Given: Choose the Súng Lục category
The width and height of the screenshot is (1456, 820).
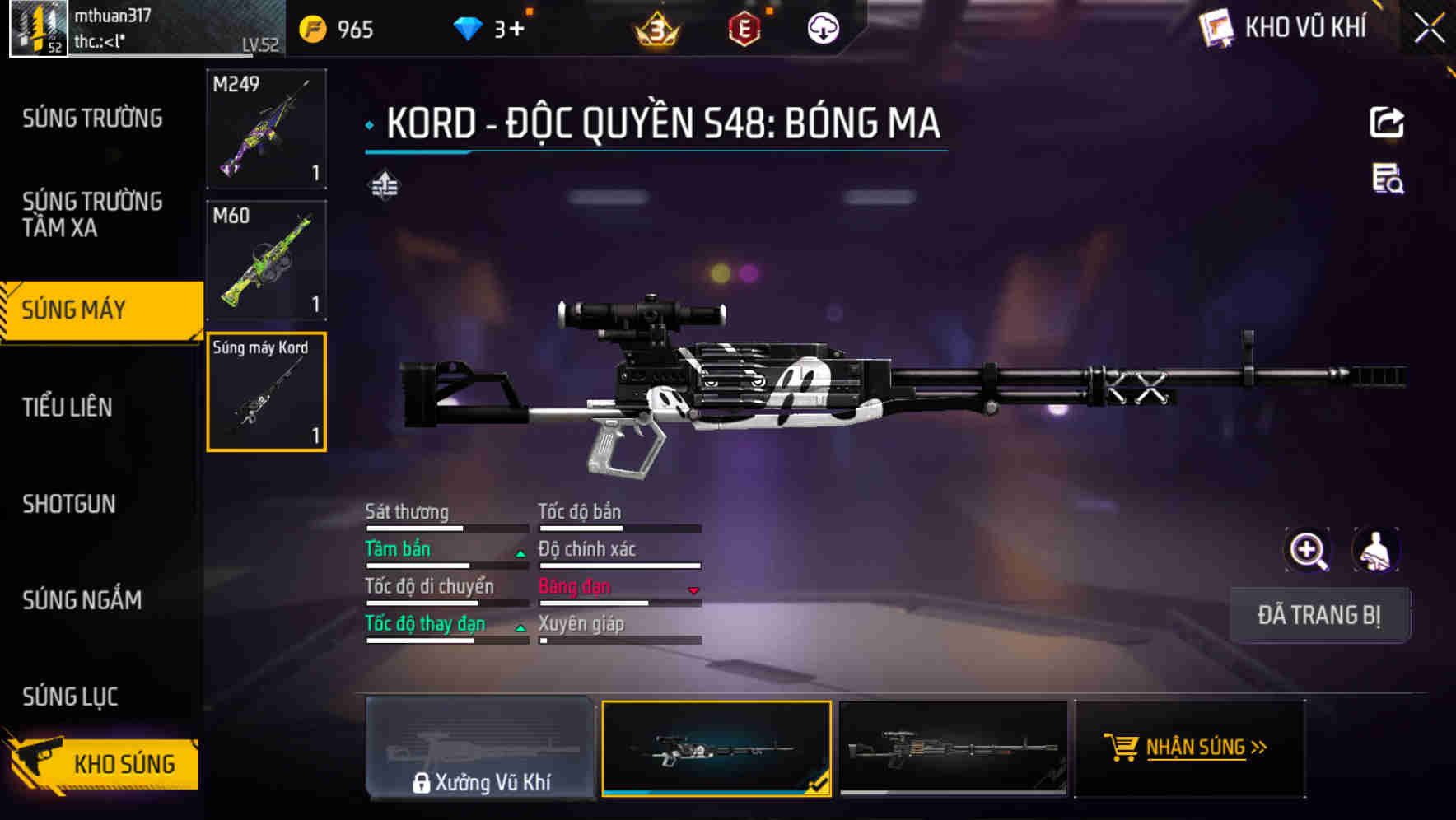Looking at the screenshot, I should tap(70, 697).
